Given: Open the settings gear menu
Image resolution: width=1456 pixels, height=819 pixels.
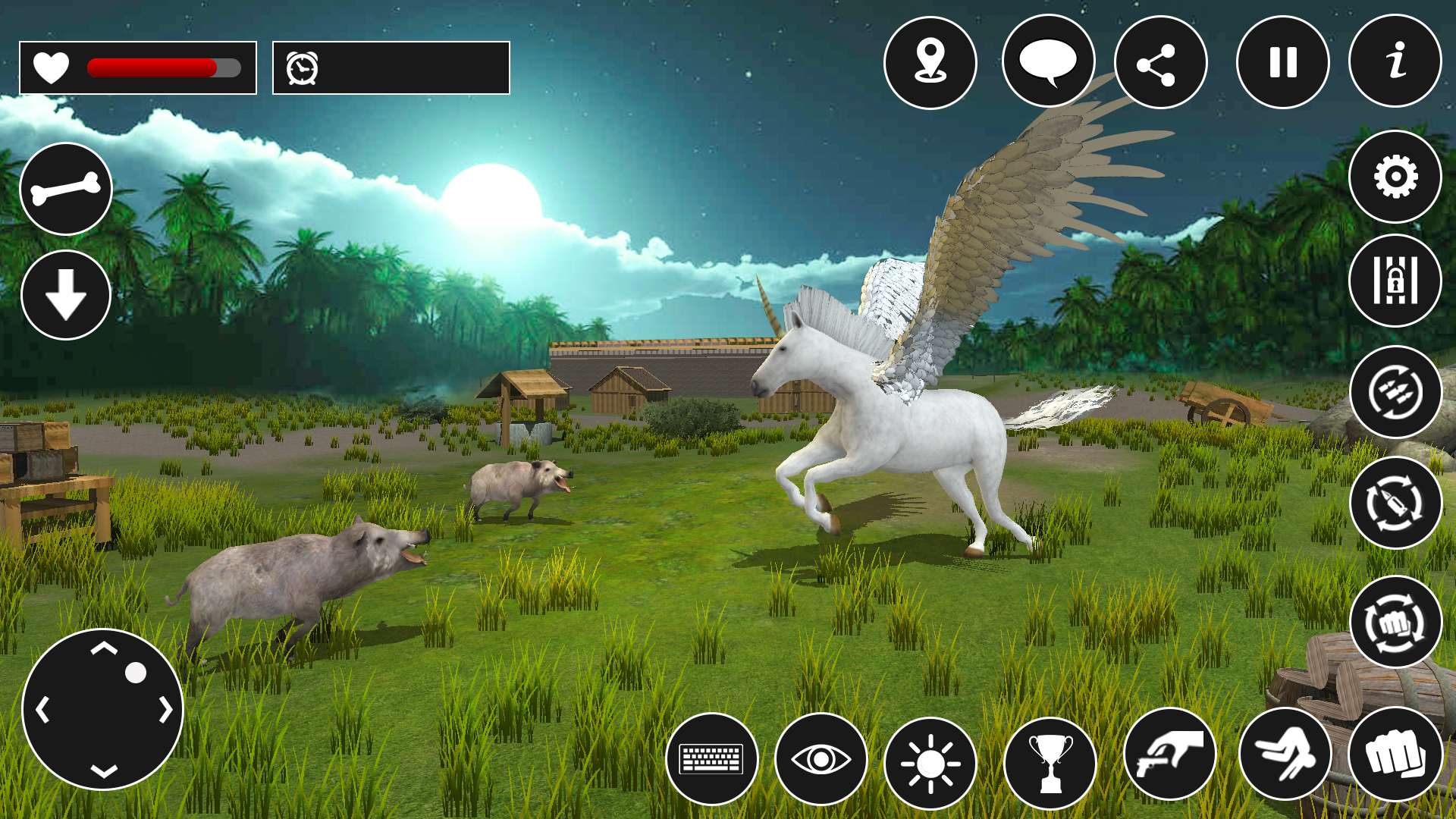Looking at the screenshot, I should (1395, 176).
